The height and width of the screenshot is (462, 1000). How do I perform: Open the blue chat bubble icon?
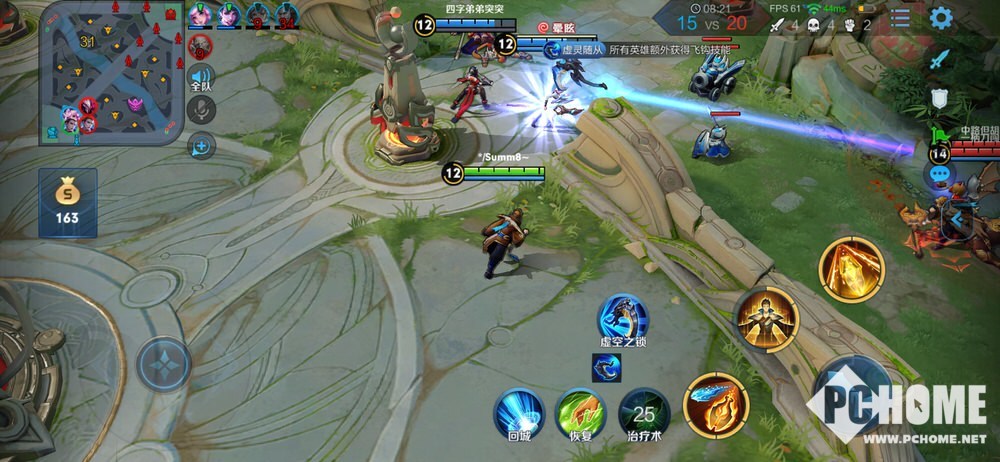pyautogui.click(x=940, y=174)
